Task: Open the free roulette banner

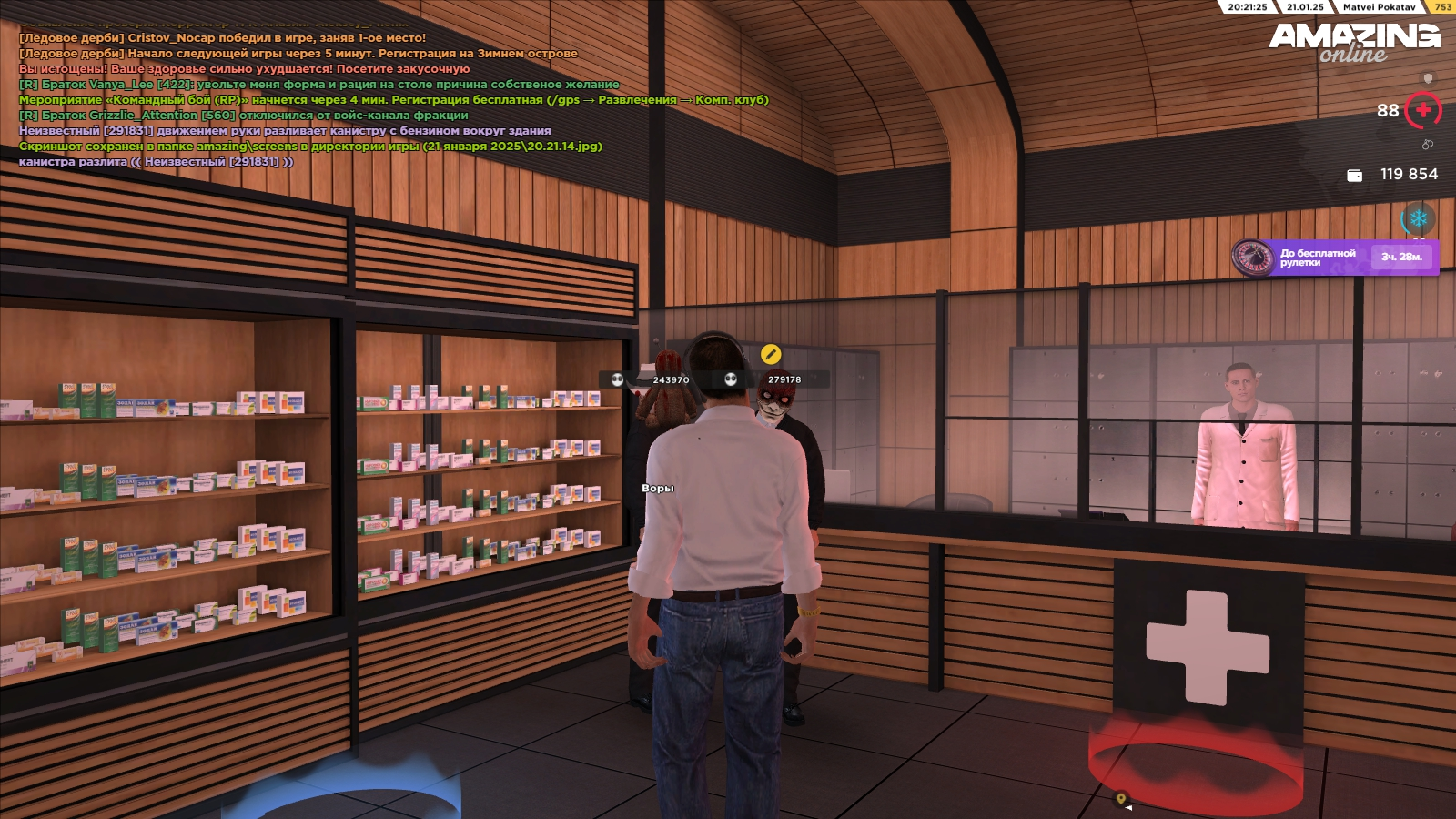Action: [1335, 258]
